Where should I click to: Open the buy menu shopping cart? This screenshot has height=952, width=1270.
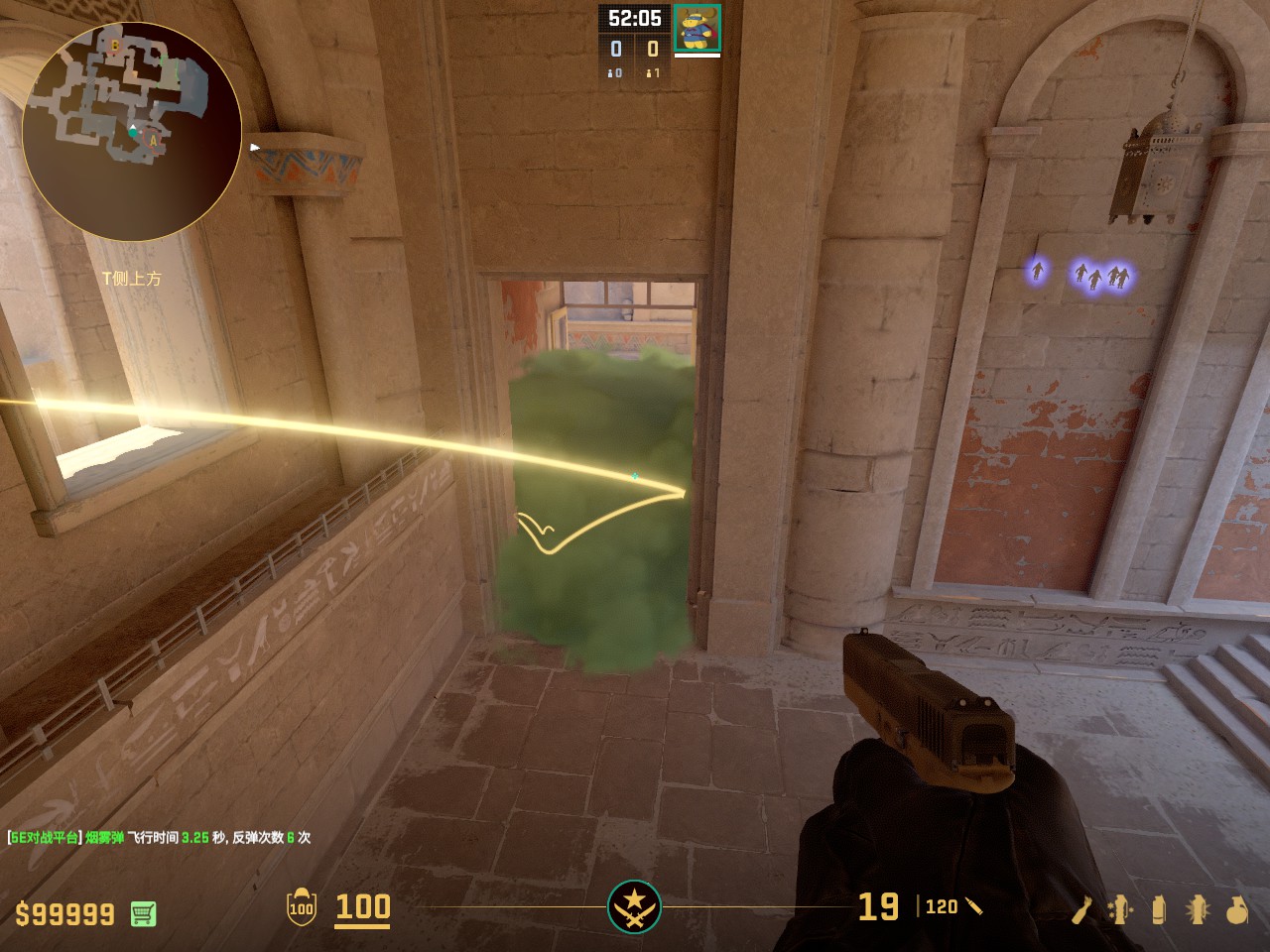(143, 913)
